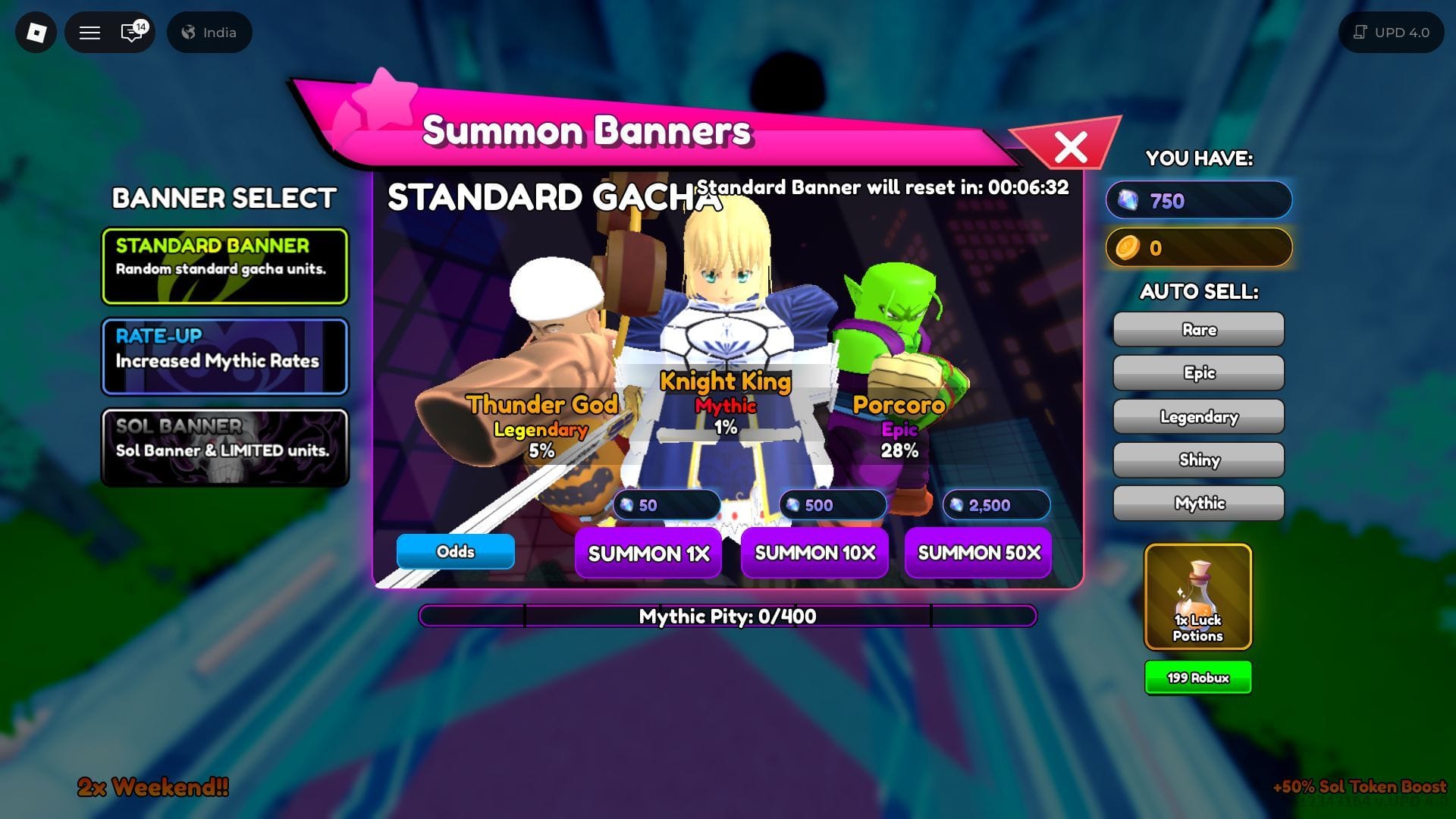Expand auto sell Legendary option
The width and height of the screenshot is (1456, 819).
point(1197,416)
